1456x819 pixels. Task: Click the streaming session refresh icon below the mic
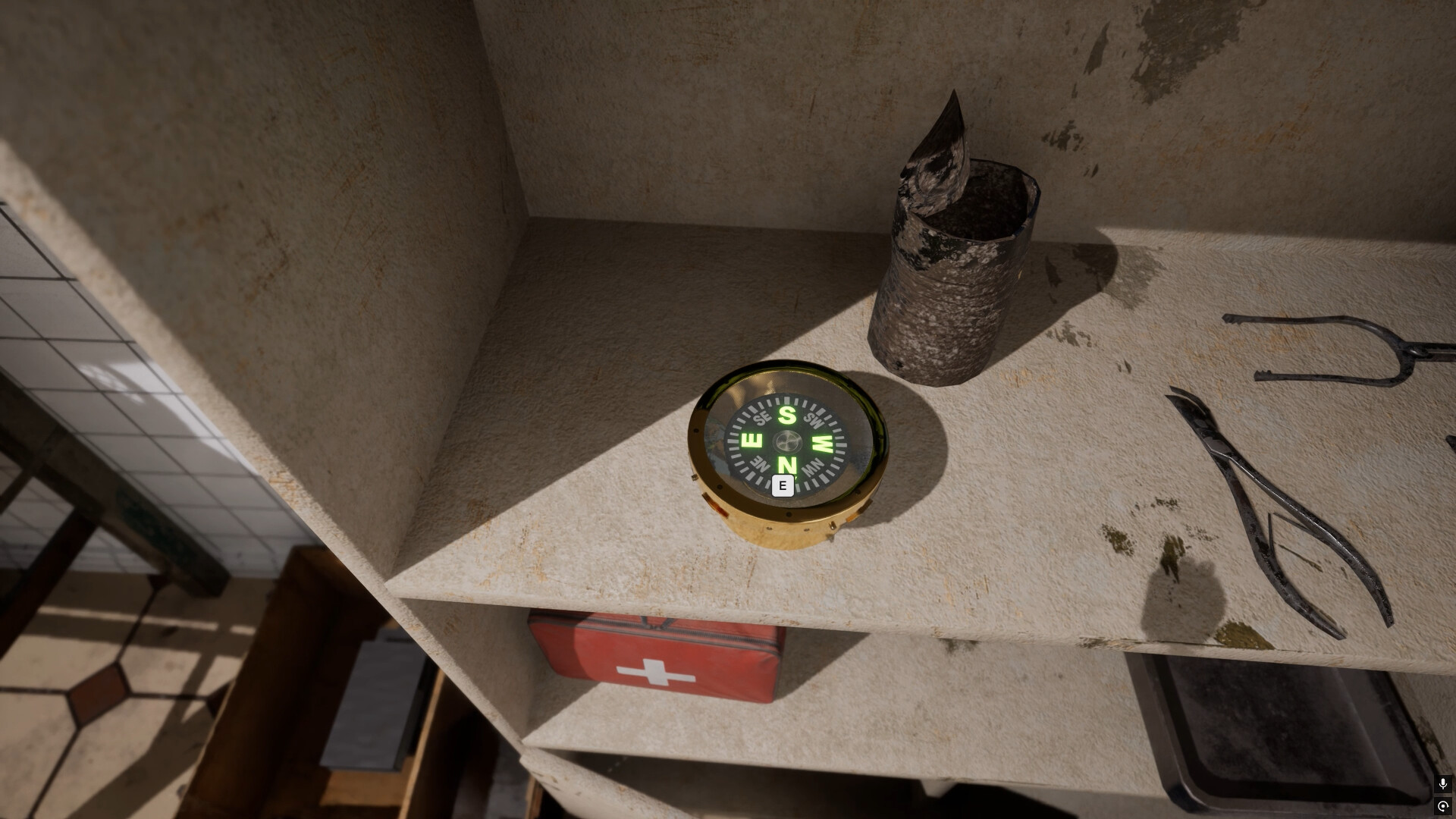[1442, 806]
